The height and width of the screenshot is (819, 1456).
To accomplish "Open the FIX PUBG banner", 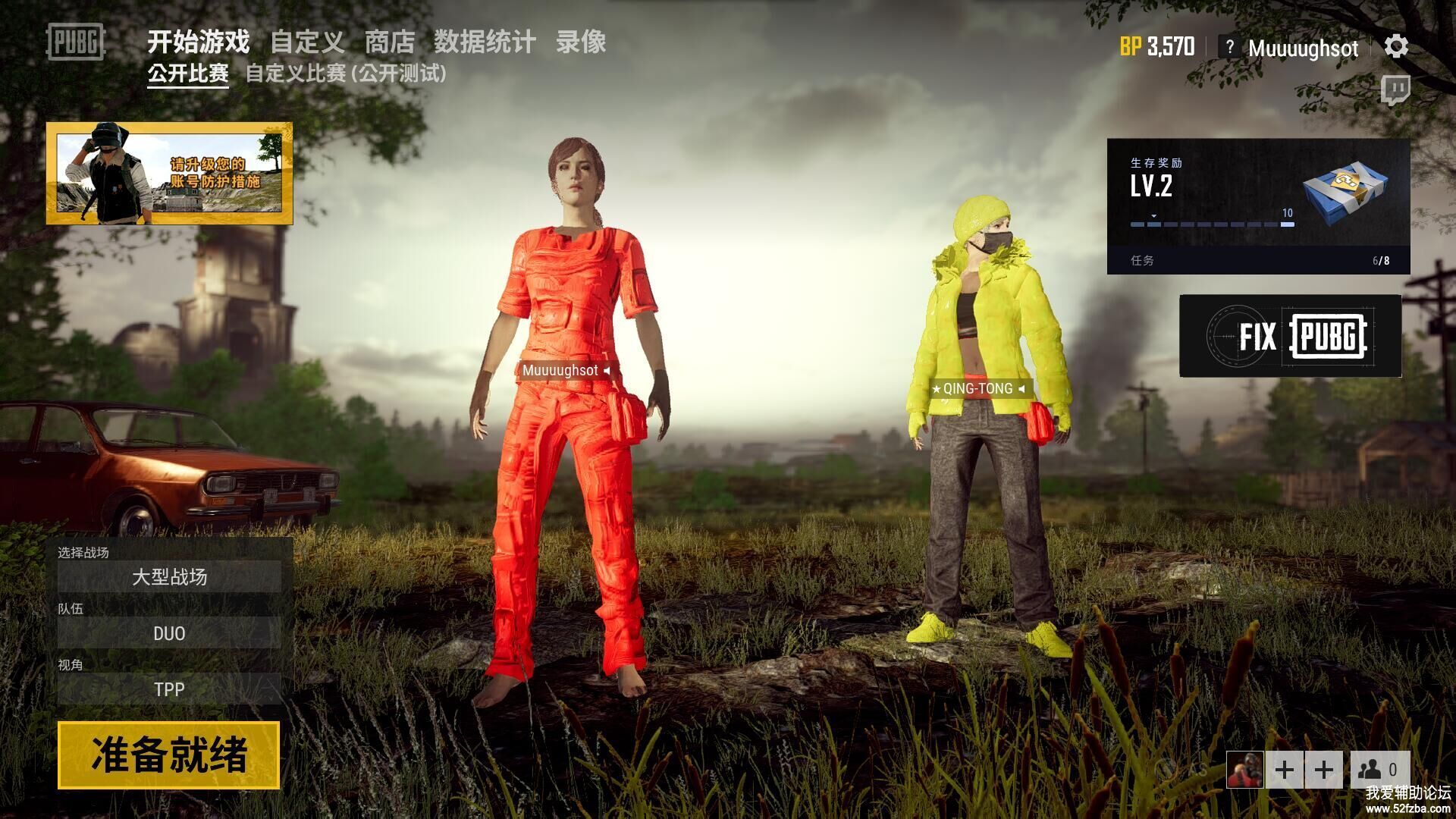I will [x=1290, y=336].
